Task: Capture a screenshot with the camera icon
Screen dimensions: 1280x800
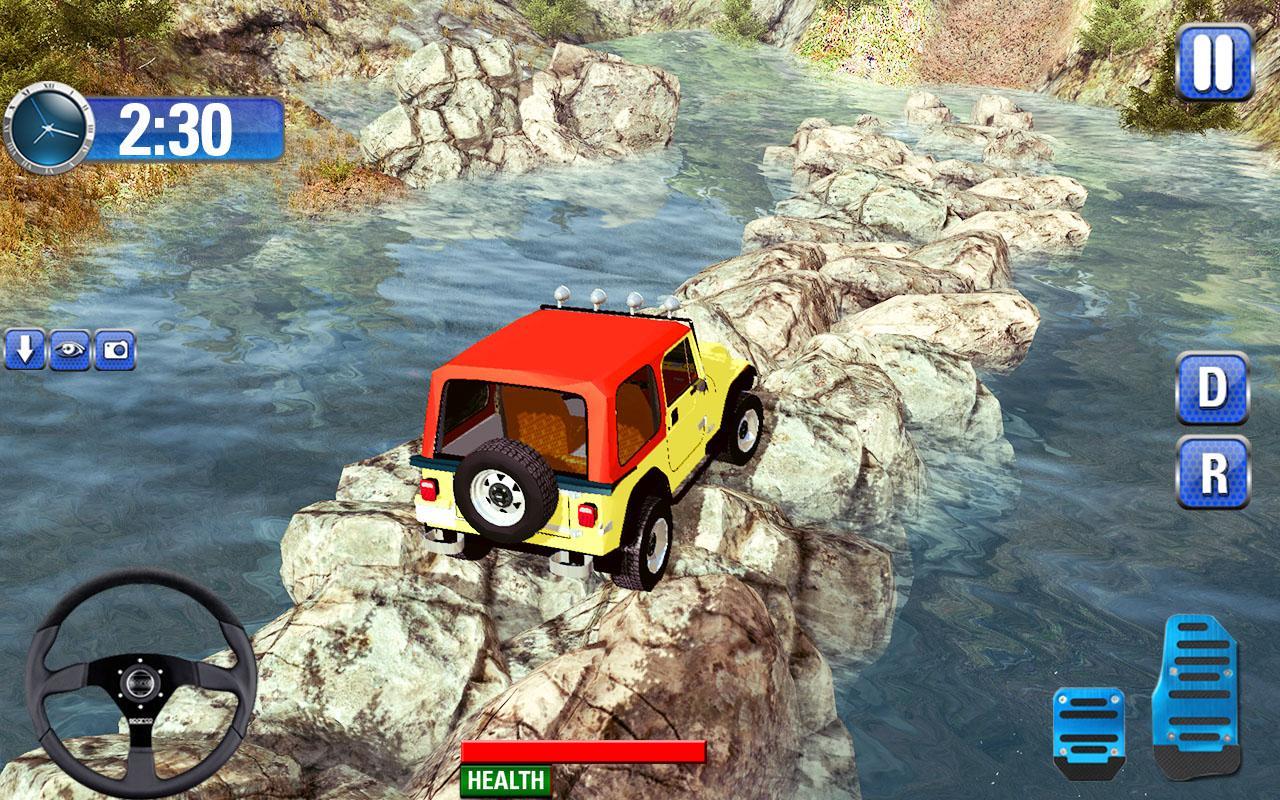Action: click(x=117, y=351)
